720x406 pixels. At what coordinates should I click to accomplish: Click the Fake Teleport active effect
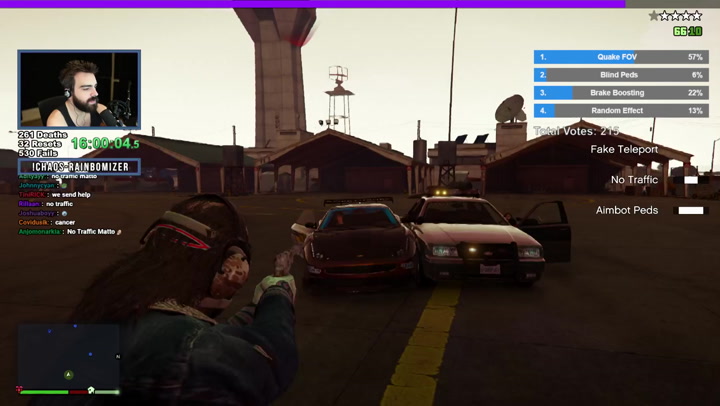624,150
